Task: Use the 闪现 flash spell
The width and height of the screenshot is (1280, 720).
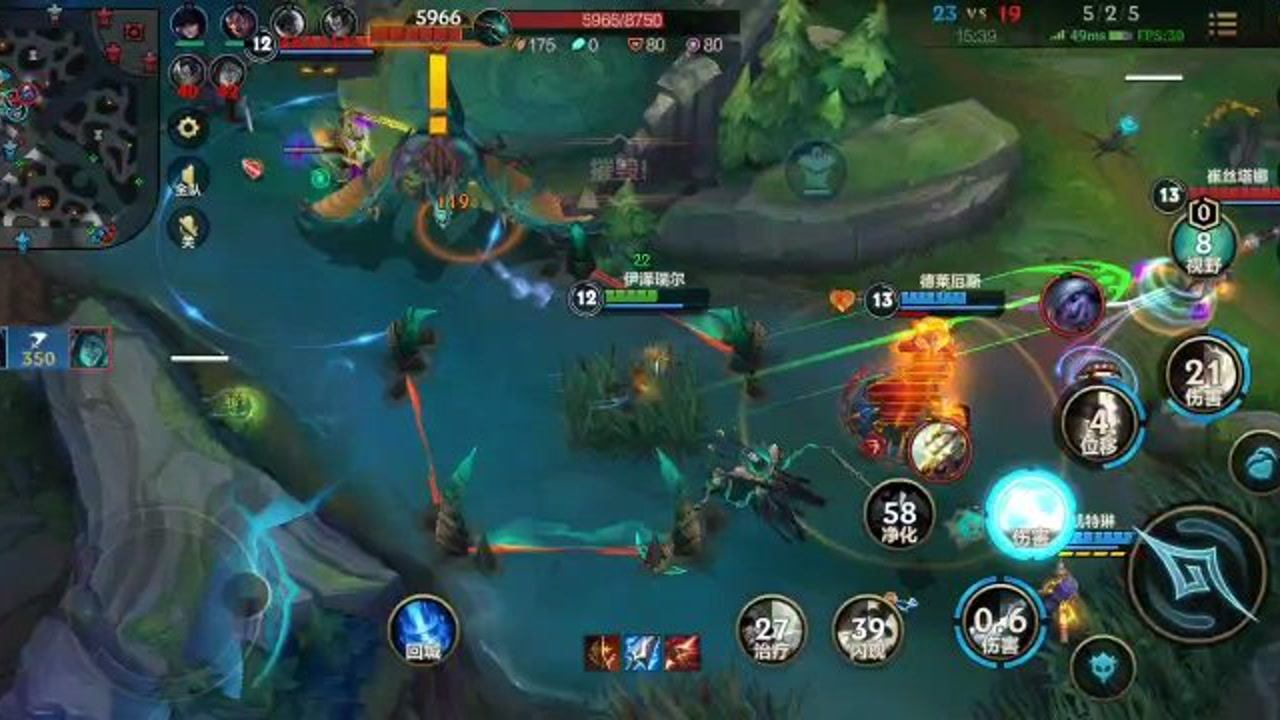Action: (868, 630)
